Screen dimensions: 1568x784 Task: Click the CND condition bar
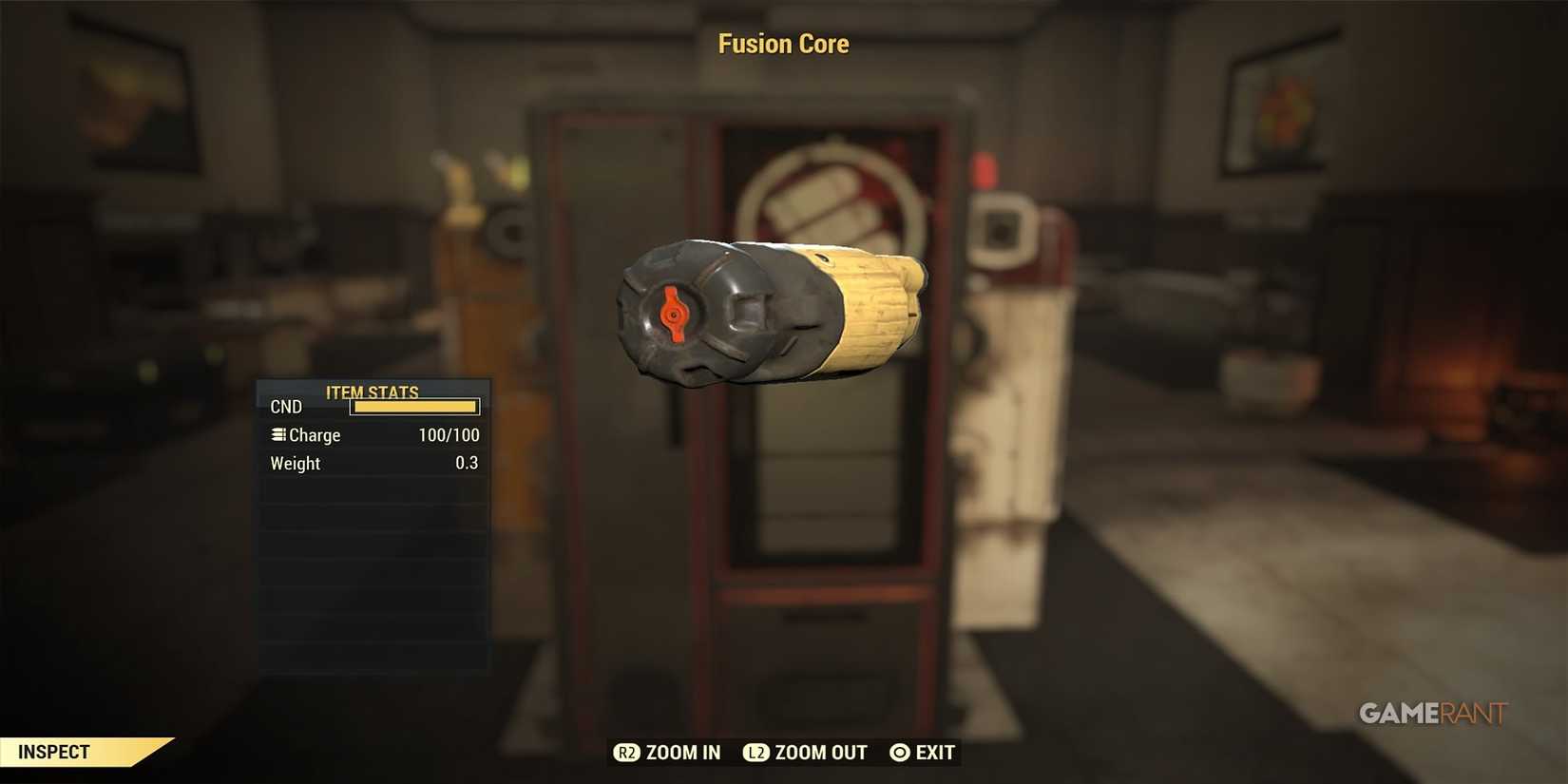413,406
